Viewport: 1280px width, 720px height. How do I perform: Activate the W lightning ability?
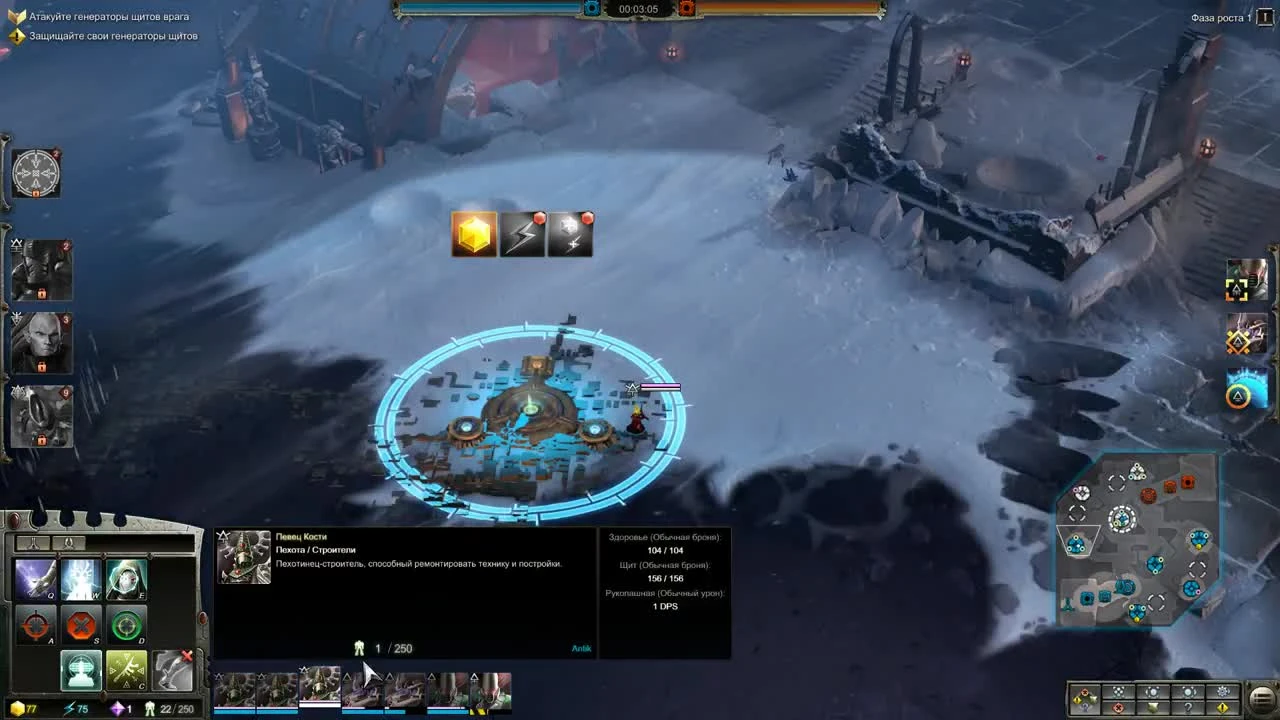(80, 580)
